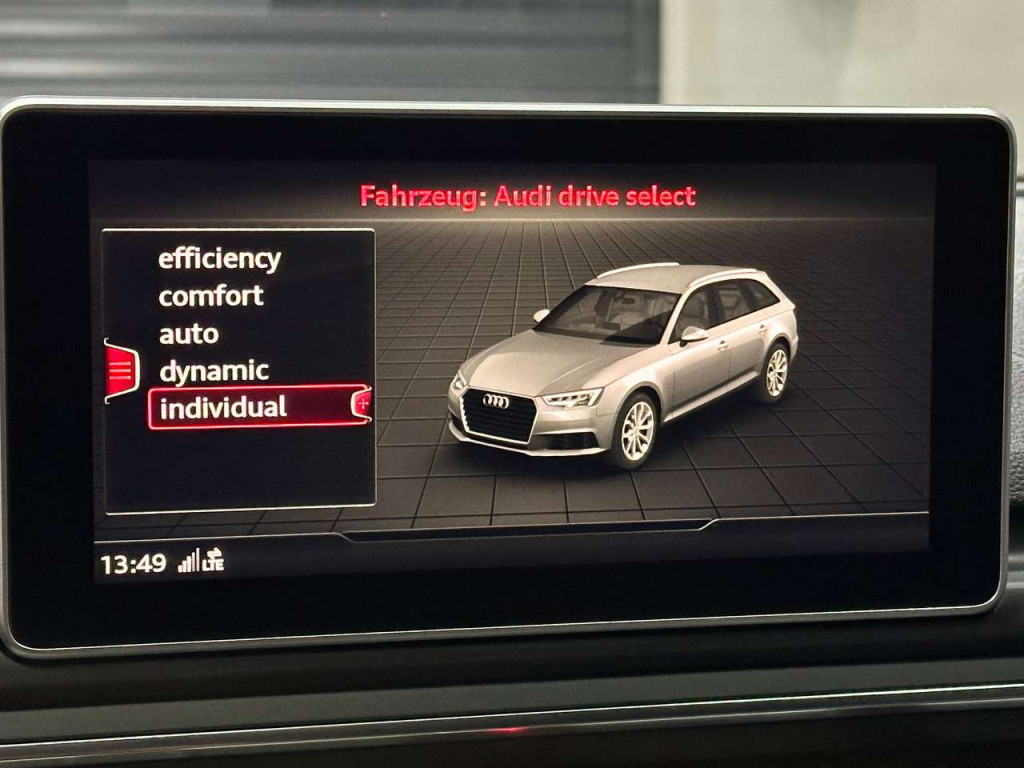Viewport: 1024px width, 768px height.
Task: Activate the dynamic drive mode
Action: pos(214,371)
